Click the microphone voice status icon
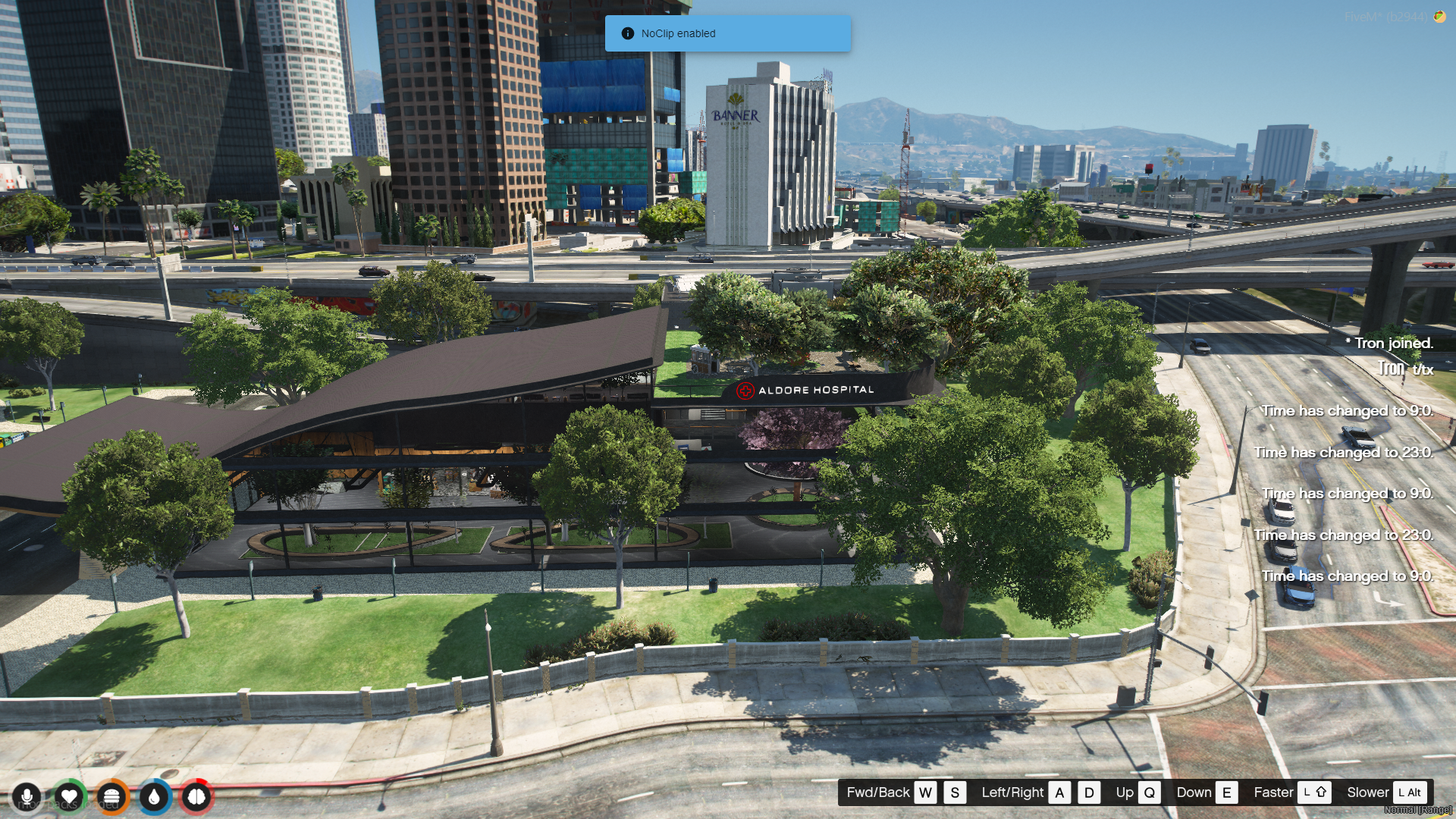Image resolution: width=1456 pixels, height=819 pixels. point(27,797)
